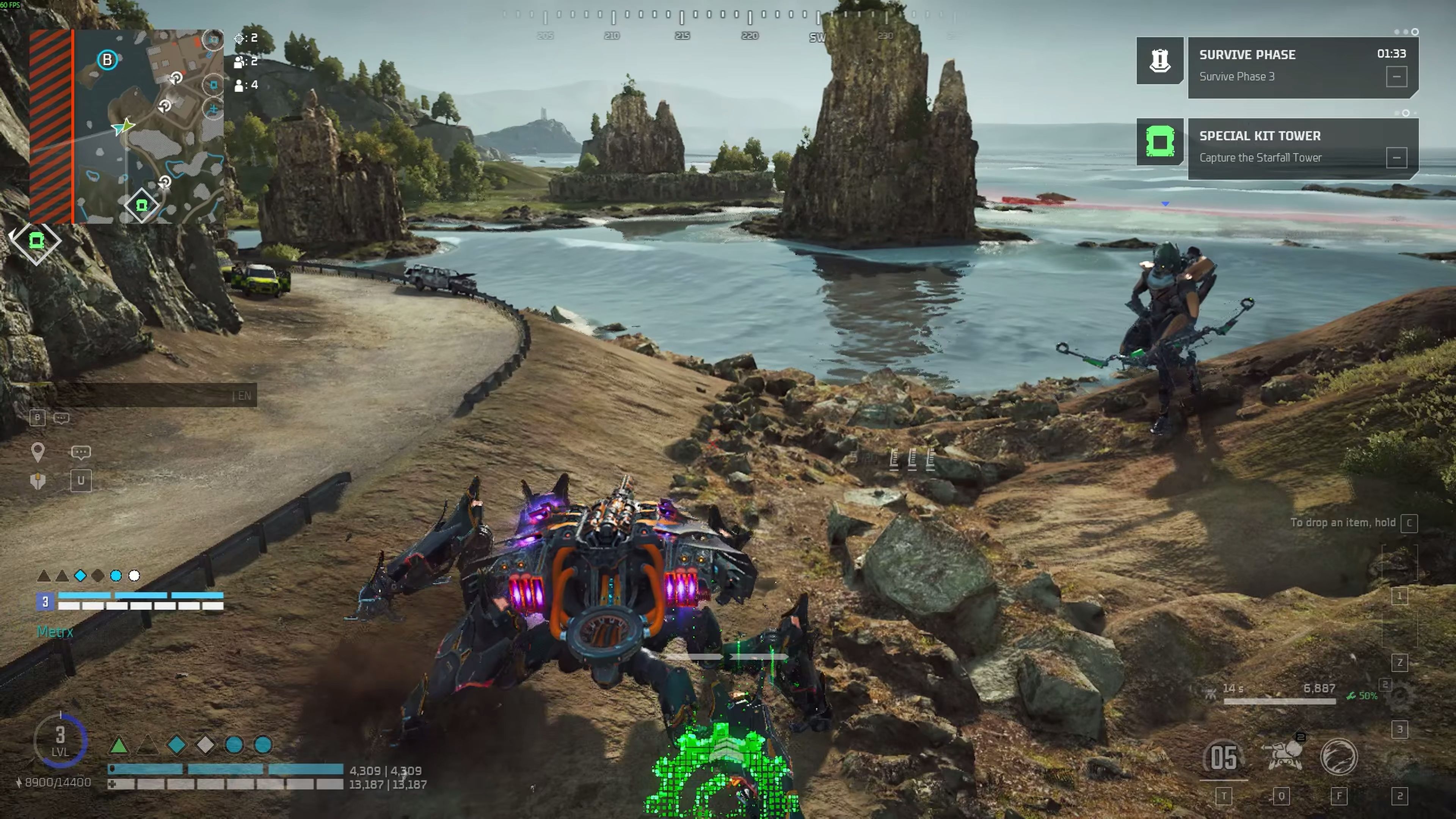This screenshot has height=819, width=1456.
Task: Click the green tower marker on the minimap
Action: tap(141, 205)
